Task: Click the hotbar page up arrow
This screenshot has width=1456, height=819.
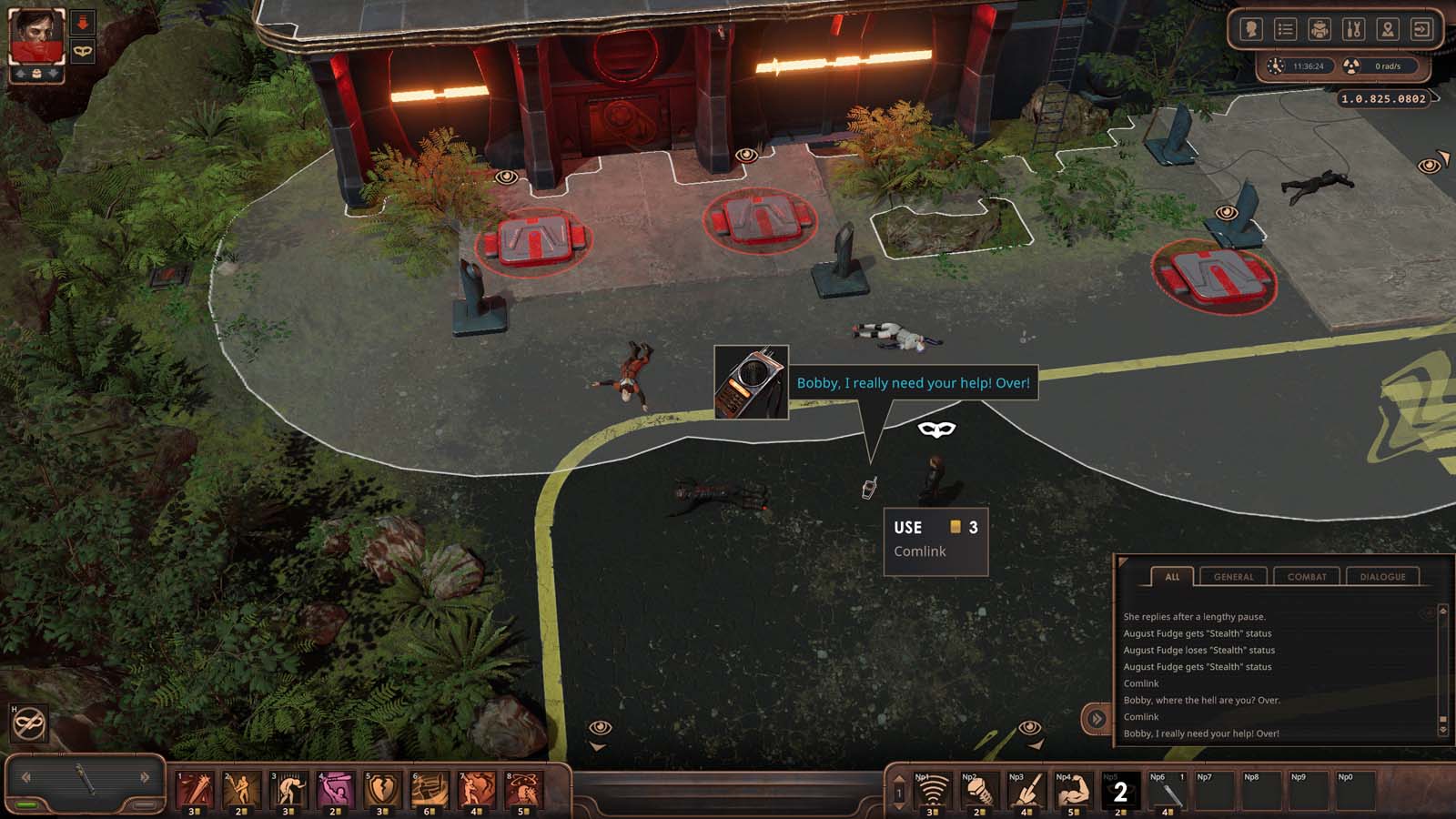Action: click(x=898, y=776)
